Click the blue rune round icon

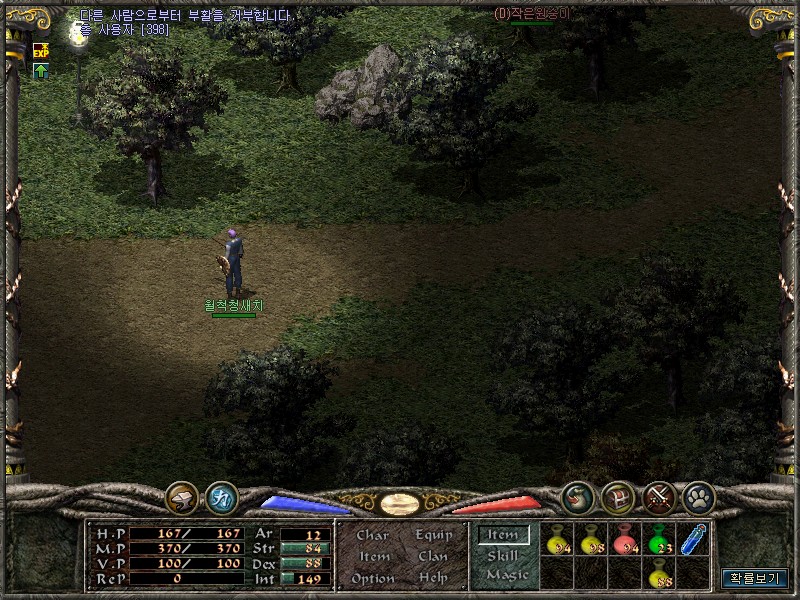tap(221, 497)
